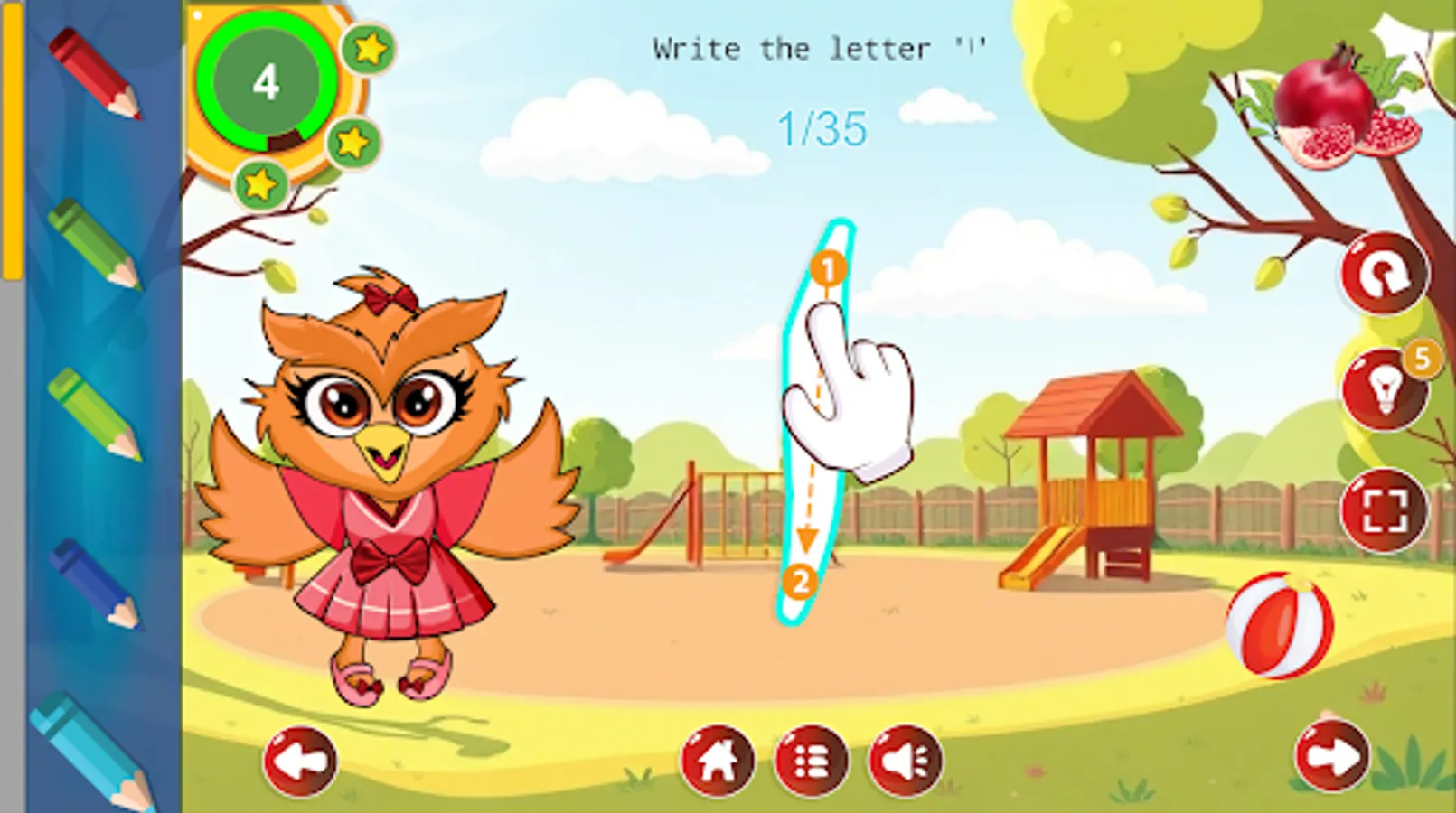Viewport: 1456px width, 813px height.
Task: Select the Repeat/Retry icon on the right
Action: coord(1384,274)
